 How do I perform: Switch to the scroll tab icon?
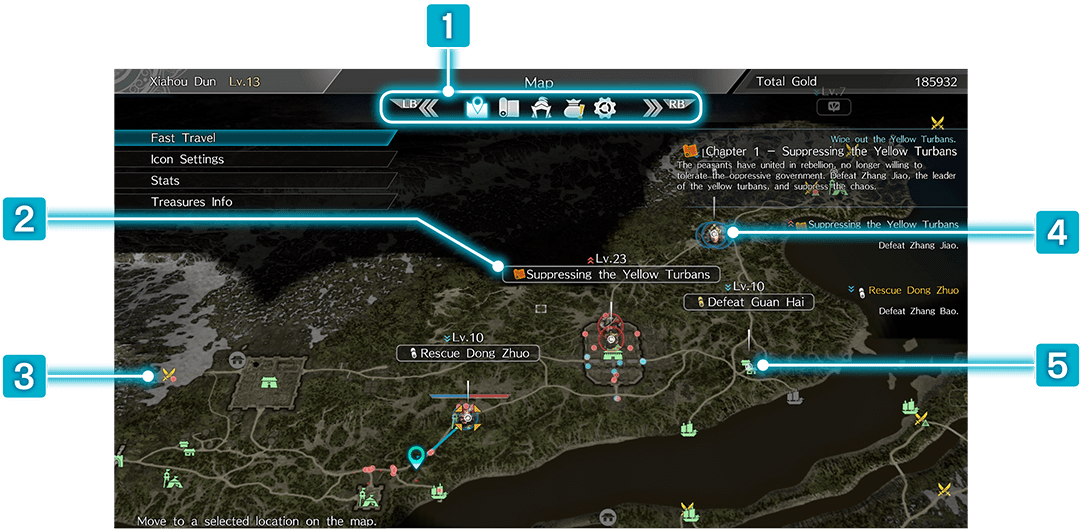click(x=509, y=107)
